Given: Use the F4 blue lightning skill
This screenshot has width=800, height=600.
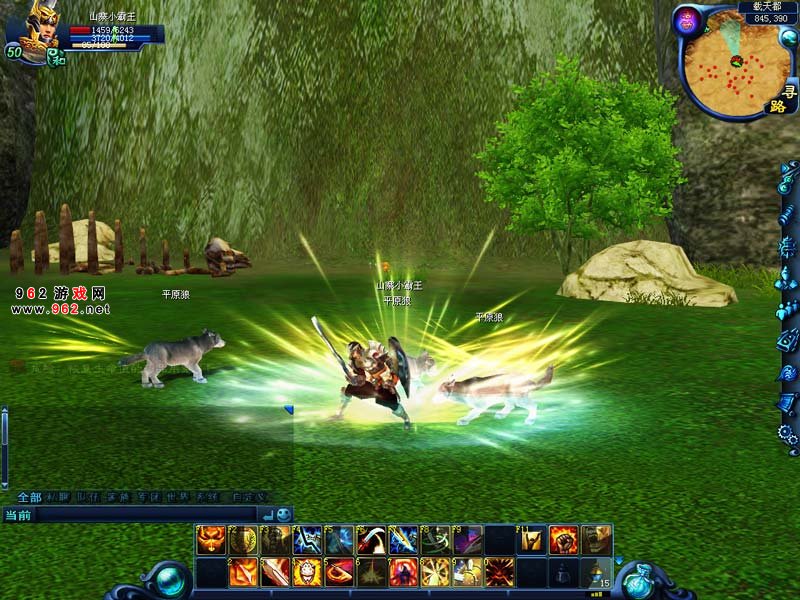Looking at the screenshot, I should [x=307, y=540].
